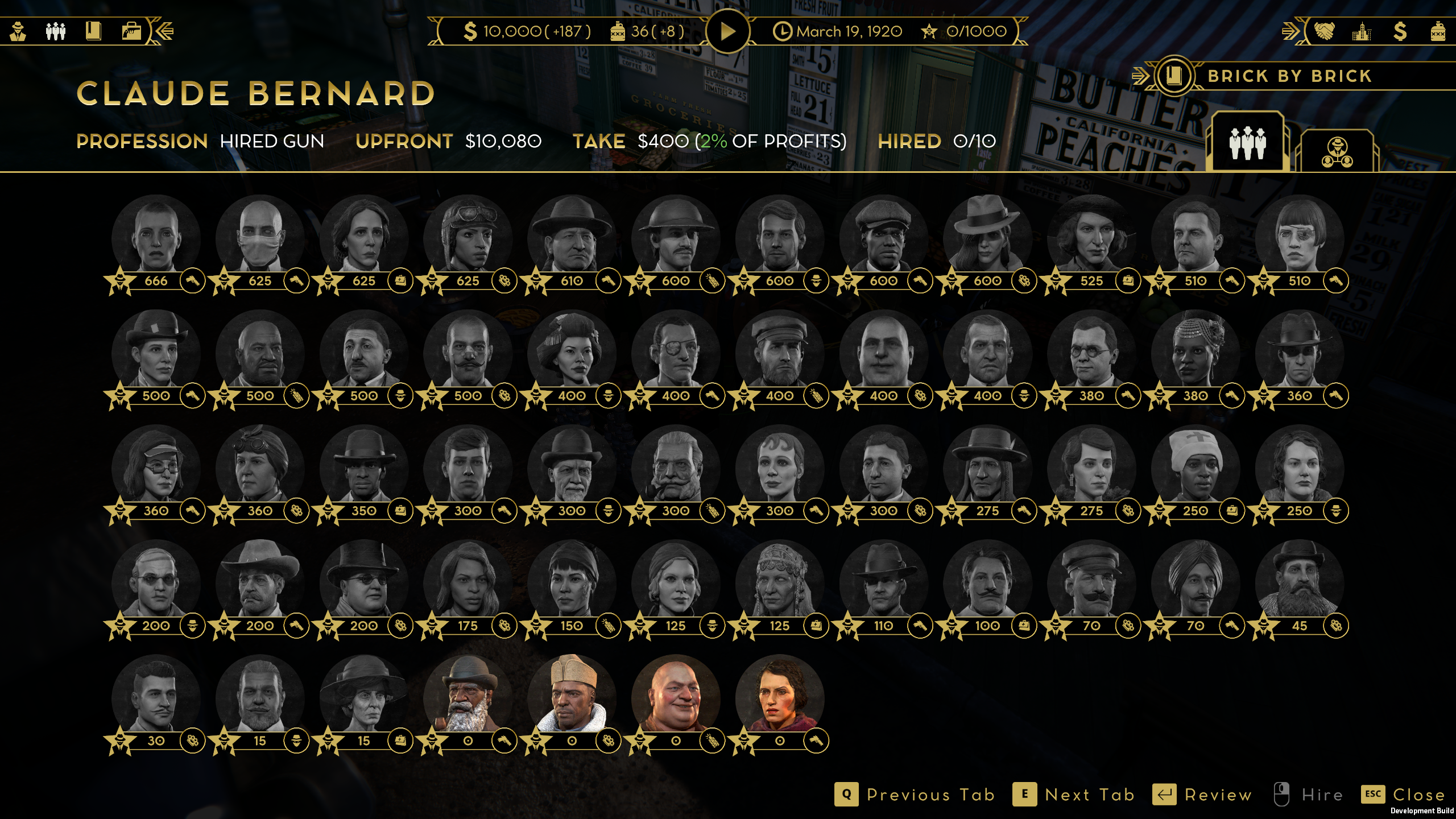1456x819 pixels.
Task: Select the crew roster icon in the top-left bar
Action: coord(55,31)
